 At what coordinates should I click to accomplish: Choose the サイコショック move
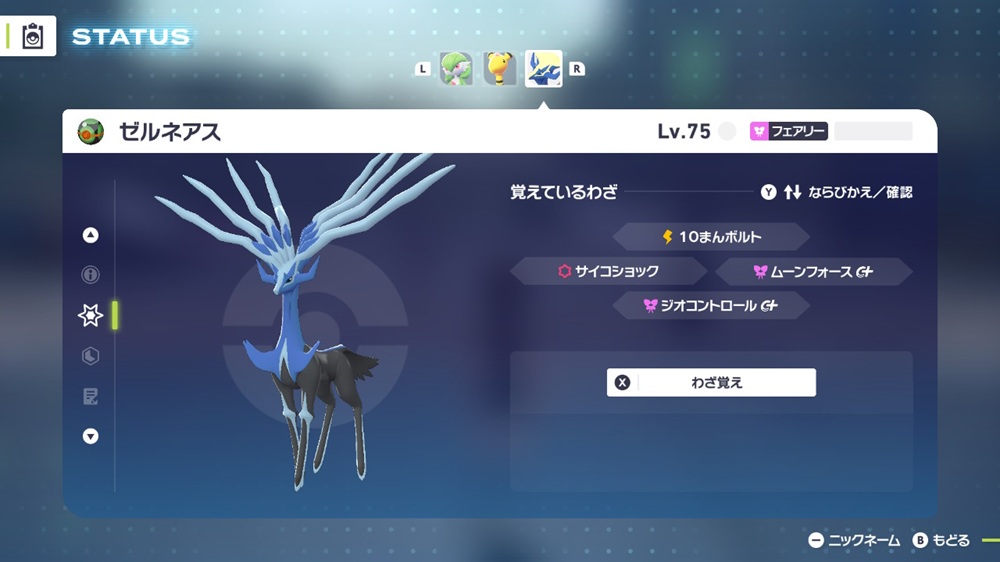coord(609,271)
